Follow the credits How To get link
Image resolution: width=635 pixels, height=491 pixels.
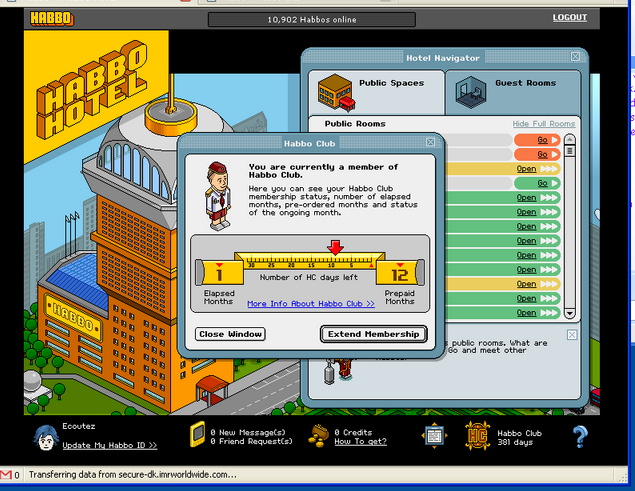pyautogui.click(x=360, y=441)
